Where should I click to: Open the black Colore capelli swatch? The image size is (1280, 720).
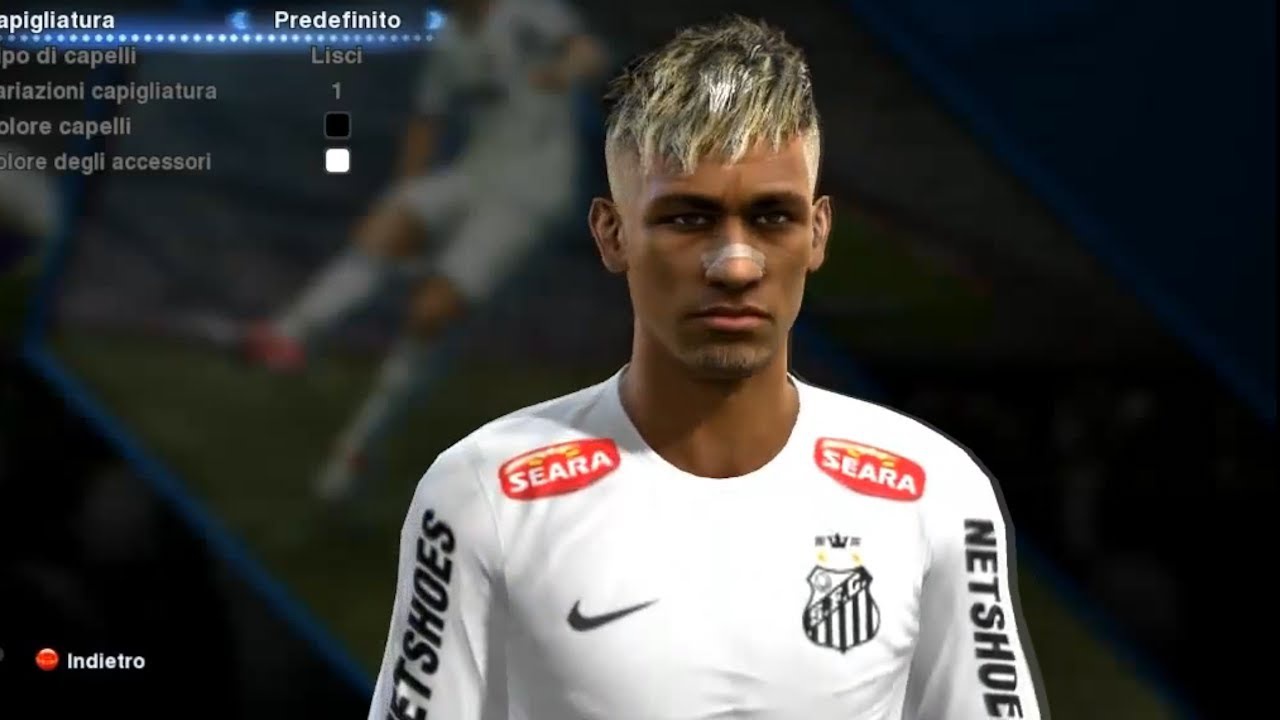click(x=338, y=124)
